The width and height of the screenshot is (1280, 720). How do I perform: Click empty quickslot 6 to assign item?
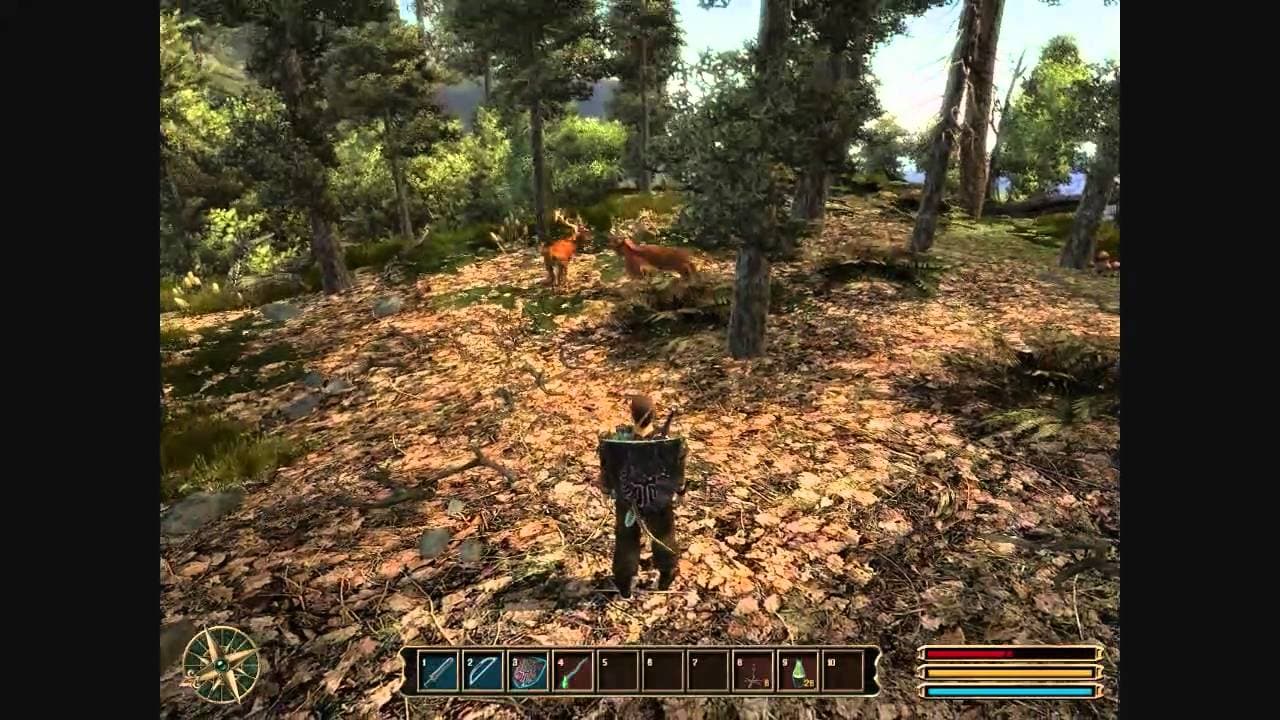coord(662,670)
